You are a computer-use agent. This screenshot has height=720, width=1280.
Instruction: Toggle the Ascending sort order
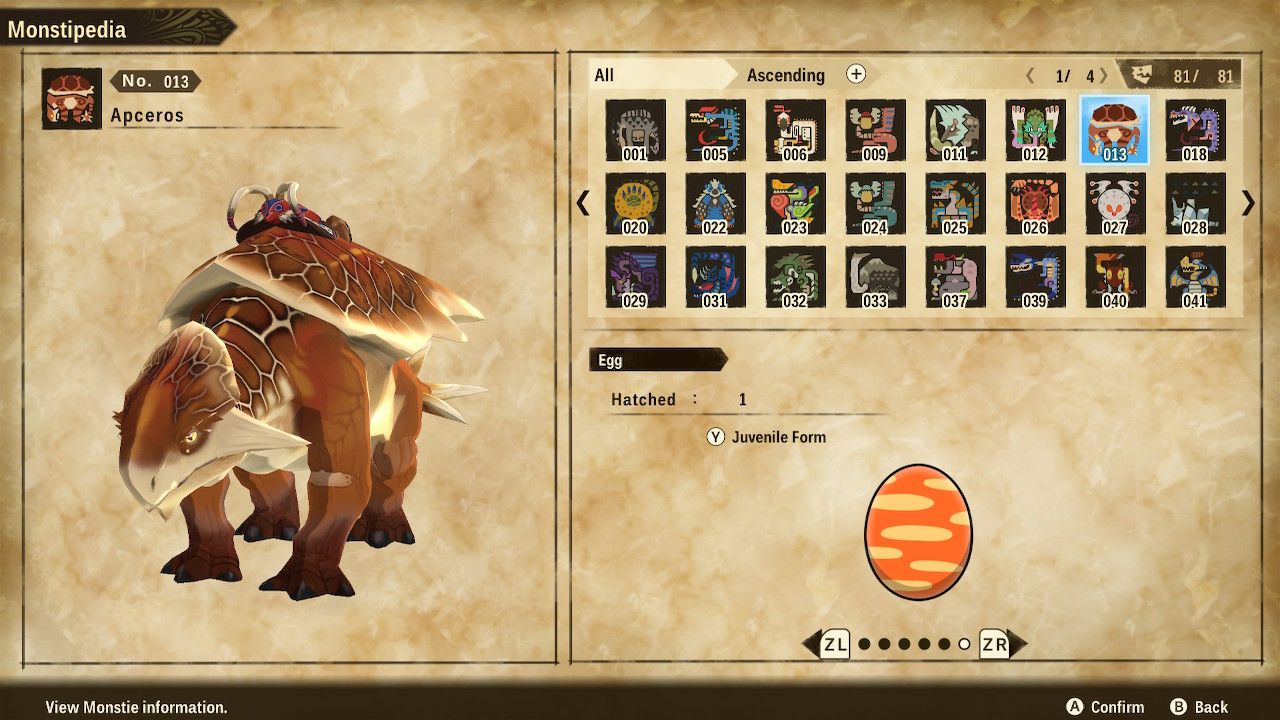[787, 75]
